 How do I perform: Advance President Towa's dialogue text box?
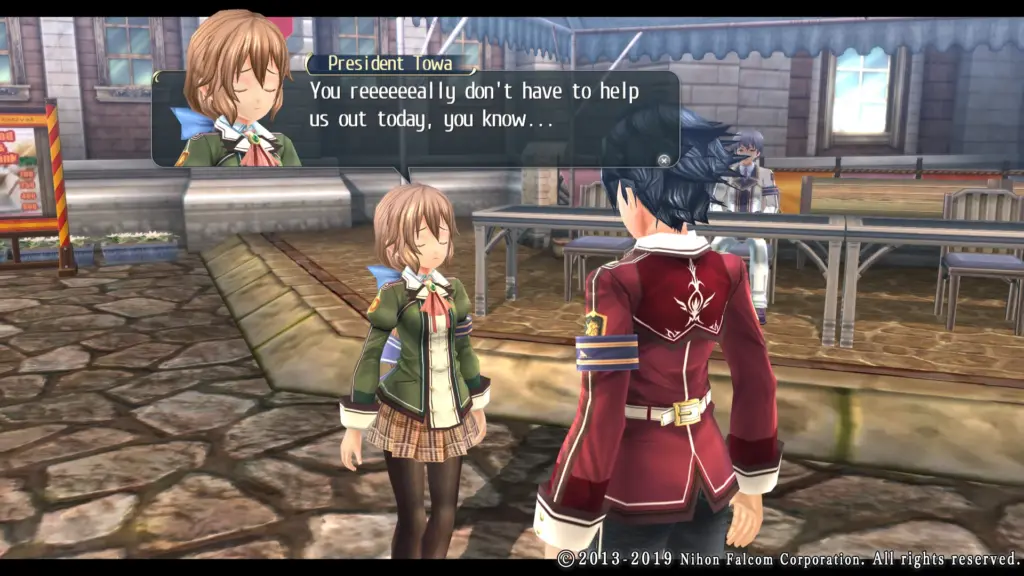(662, 158)
